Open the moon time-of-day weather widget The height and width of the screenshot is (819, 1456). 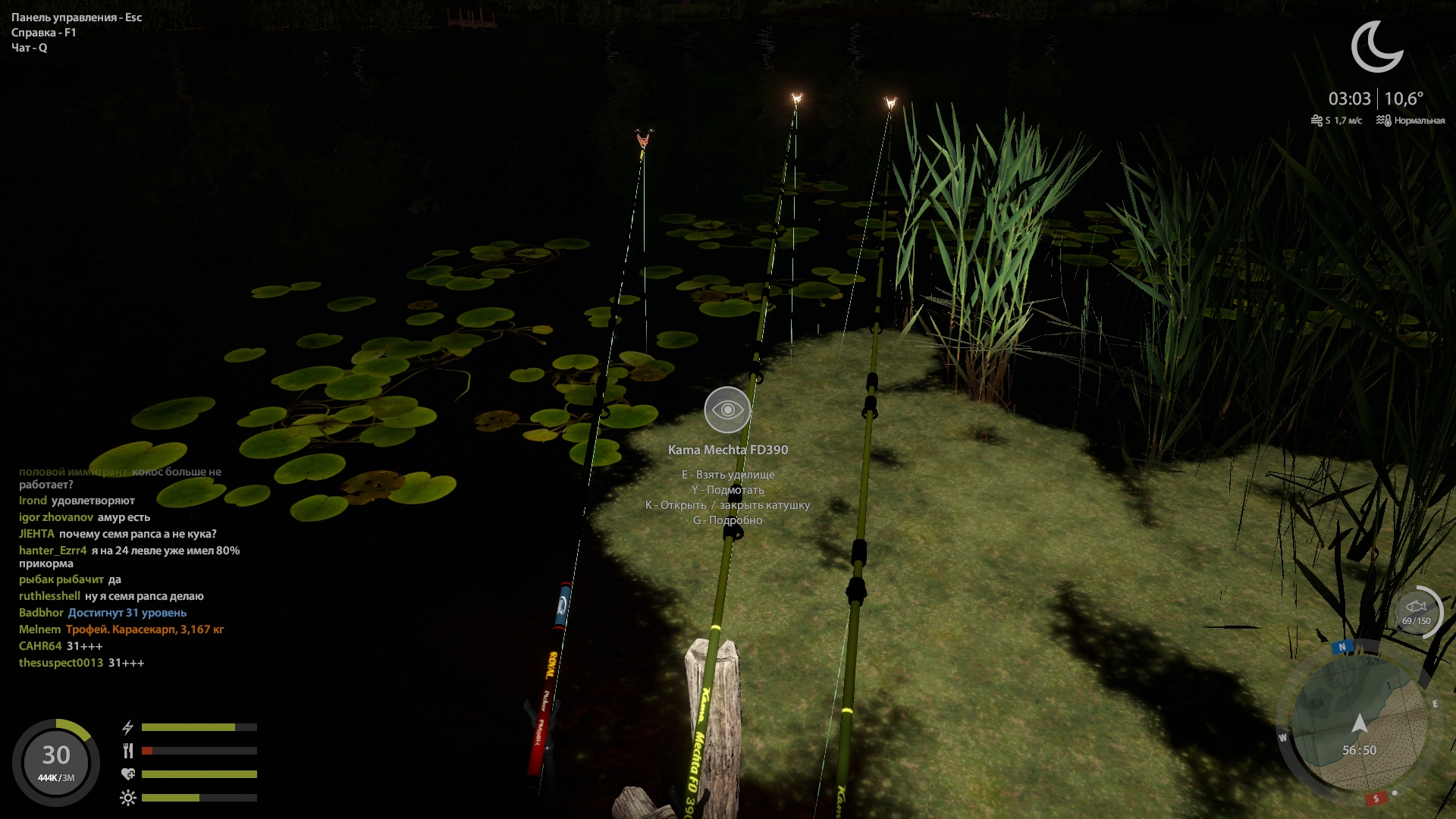point(1376,47)
